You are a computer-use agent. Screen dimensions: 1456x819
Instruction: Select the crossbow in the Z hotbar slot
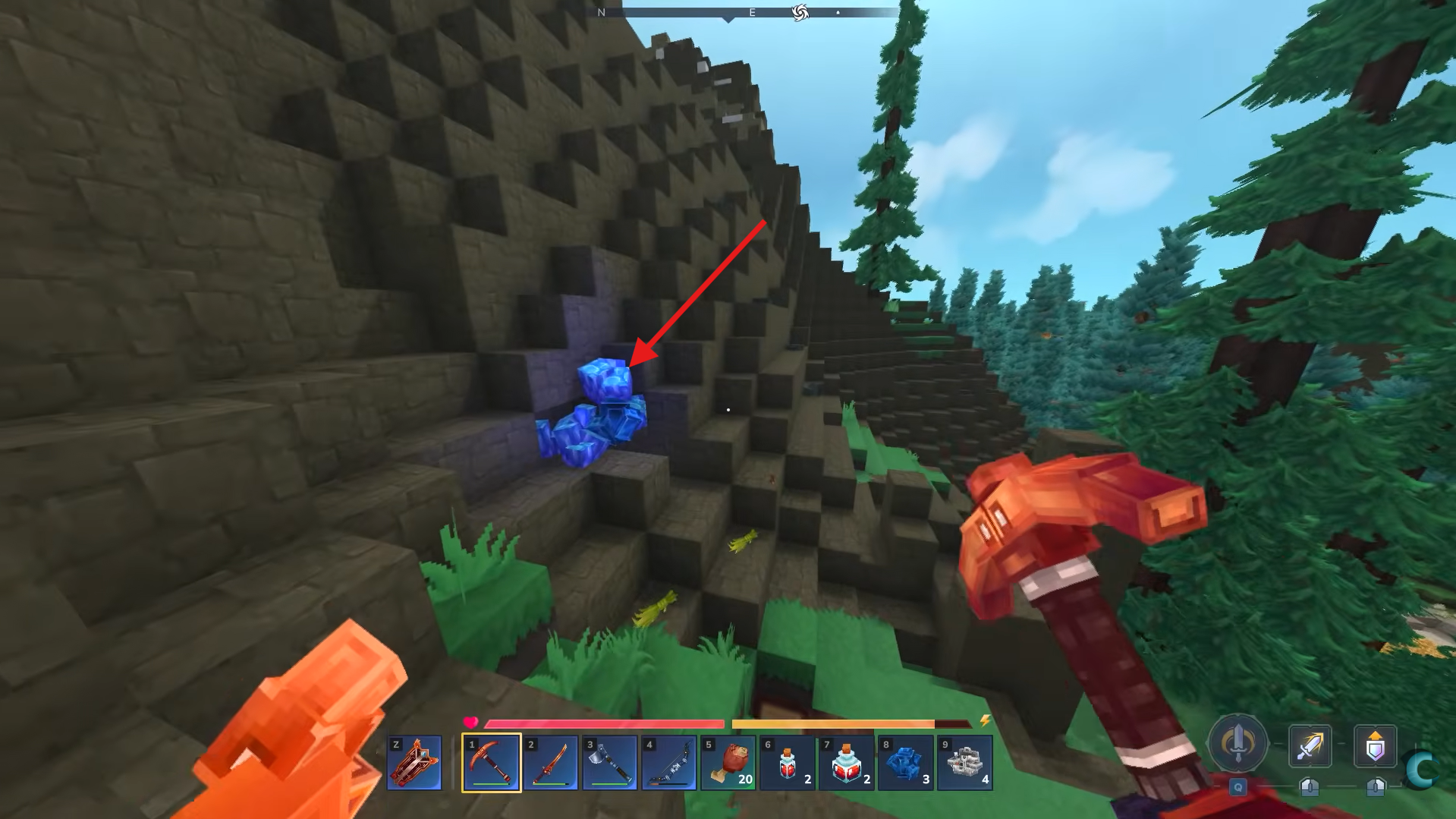[x=415, y=762]
